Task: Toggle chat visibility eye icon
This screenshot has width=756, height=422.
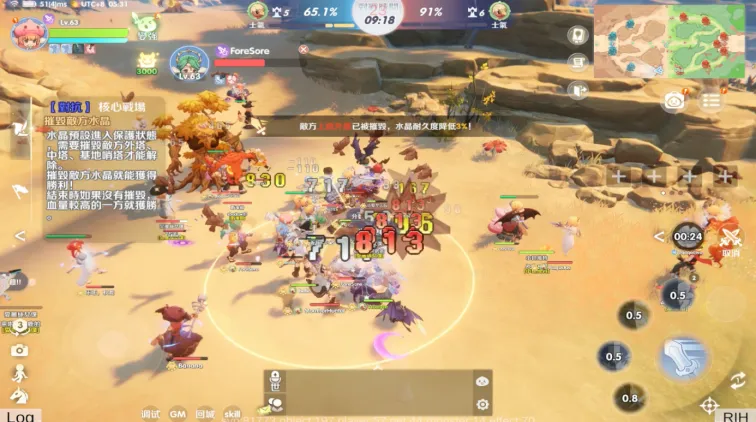Action: click(483, 381)
